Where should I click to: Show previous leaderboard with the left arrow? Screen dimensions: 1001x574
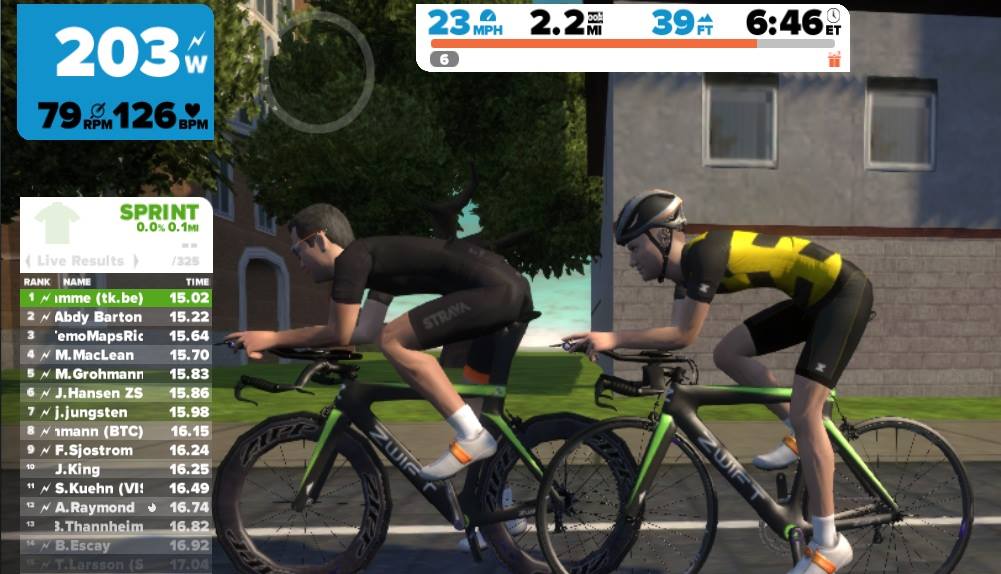pos(28,261)
